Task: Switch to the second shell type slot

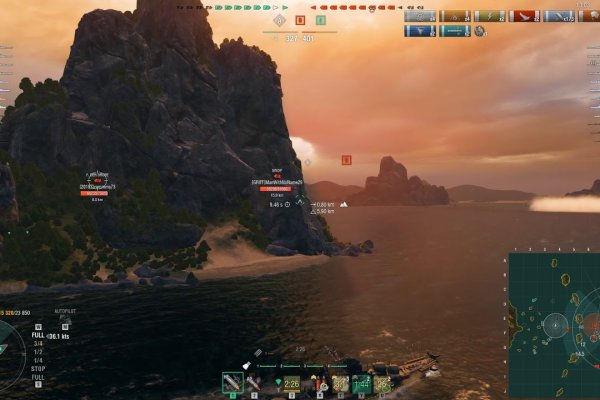Action: click(254, 382)
